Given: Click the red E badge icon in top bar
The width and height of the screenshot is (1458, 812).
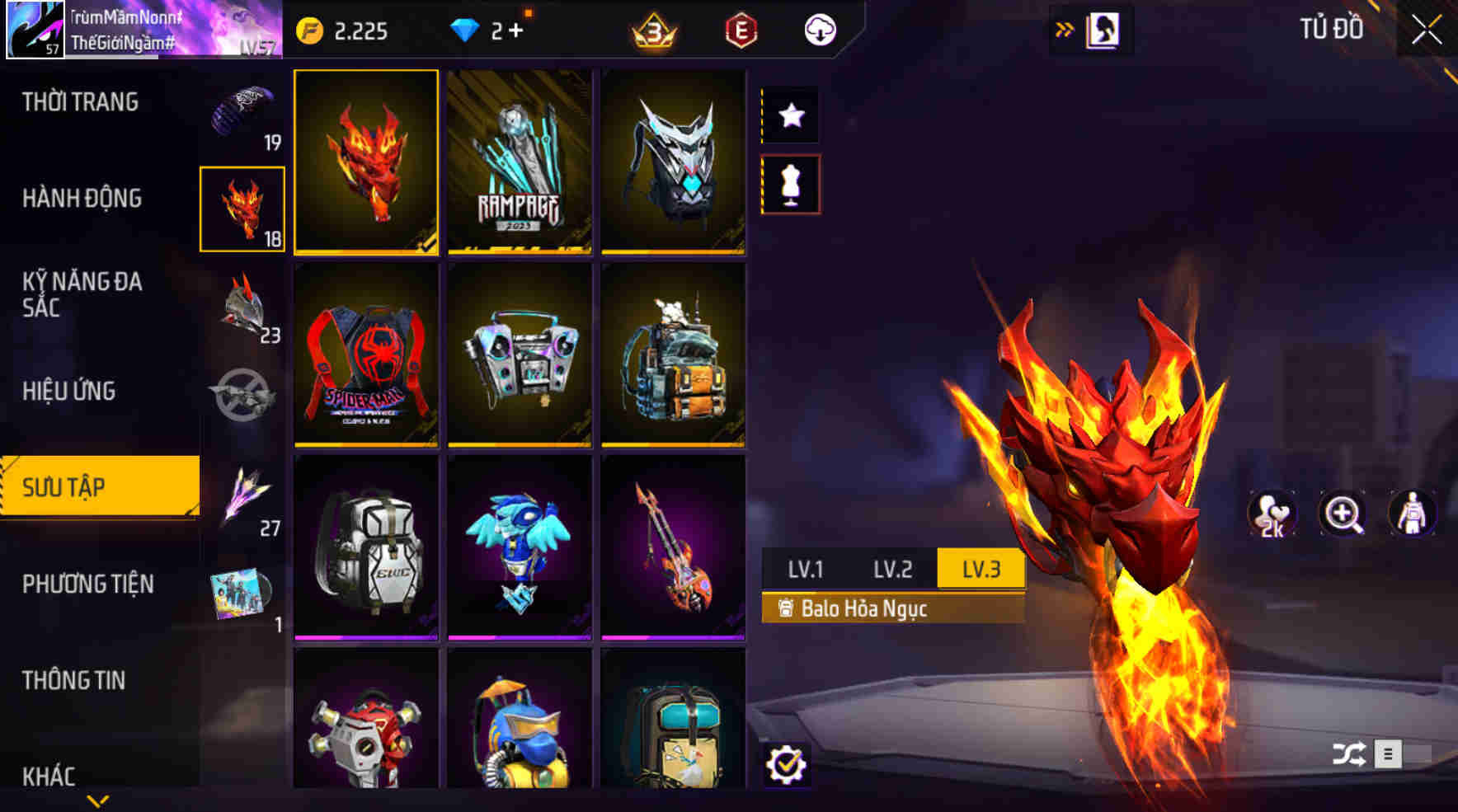Looking at the screenshot, I should point(741,31).
